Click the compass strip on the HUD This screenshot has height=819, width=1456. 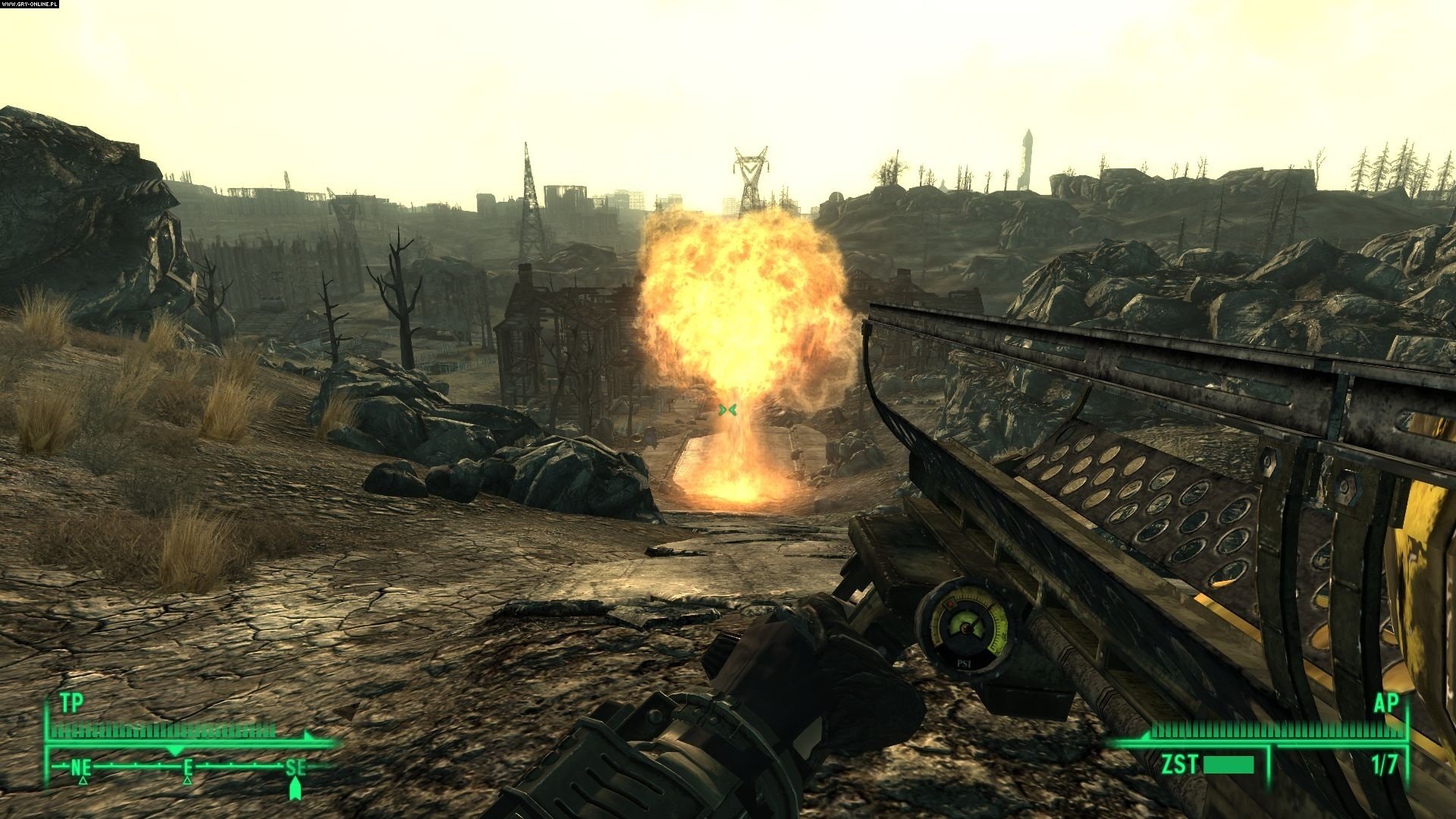pyautogui.click(x=190, y=767)
